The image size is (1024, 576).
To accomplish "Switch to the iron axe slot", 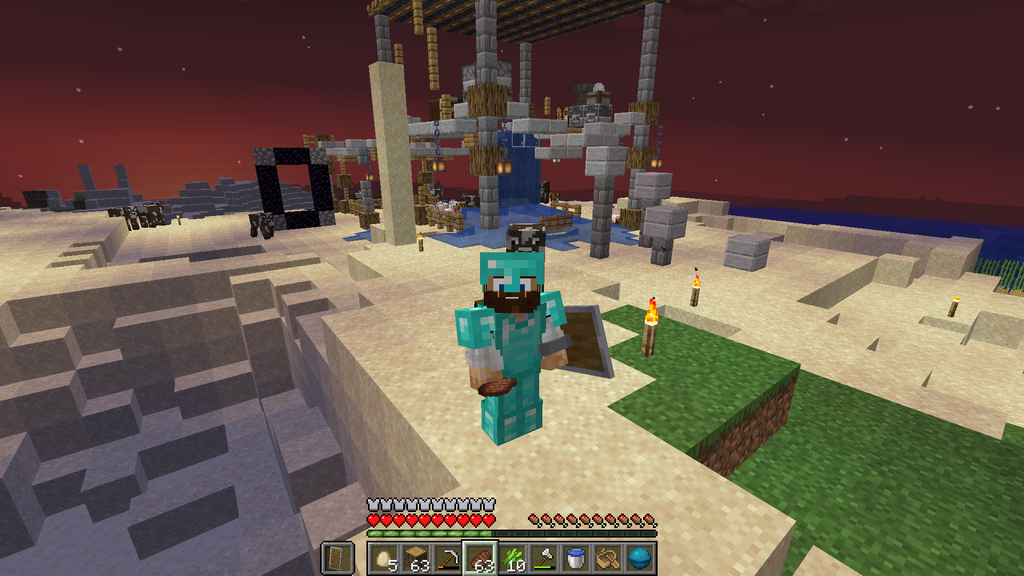I will tap(545, 557).
